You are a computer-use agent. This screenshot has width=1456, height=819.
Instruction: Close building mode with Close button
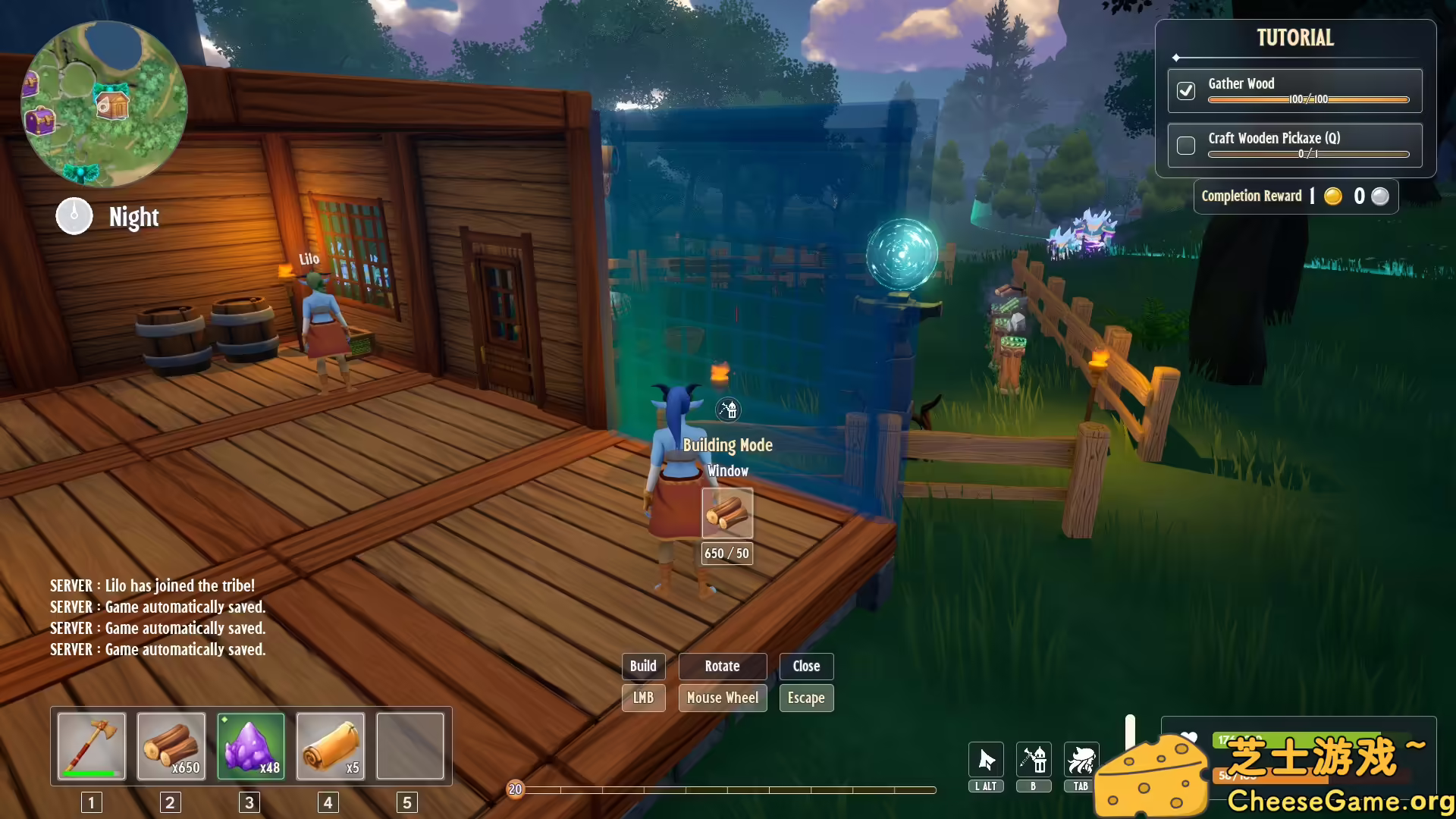click(x=806, y=666)
